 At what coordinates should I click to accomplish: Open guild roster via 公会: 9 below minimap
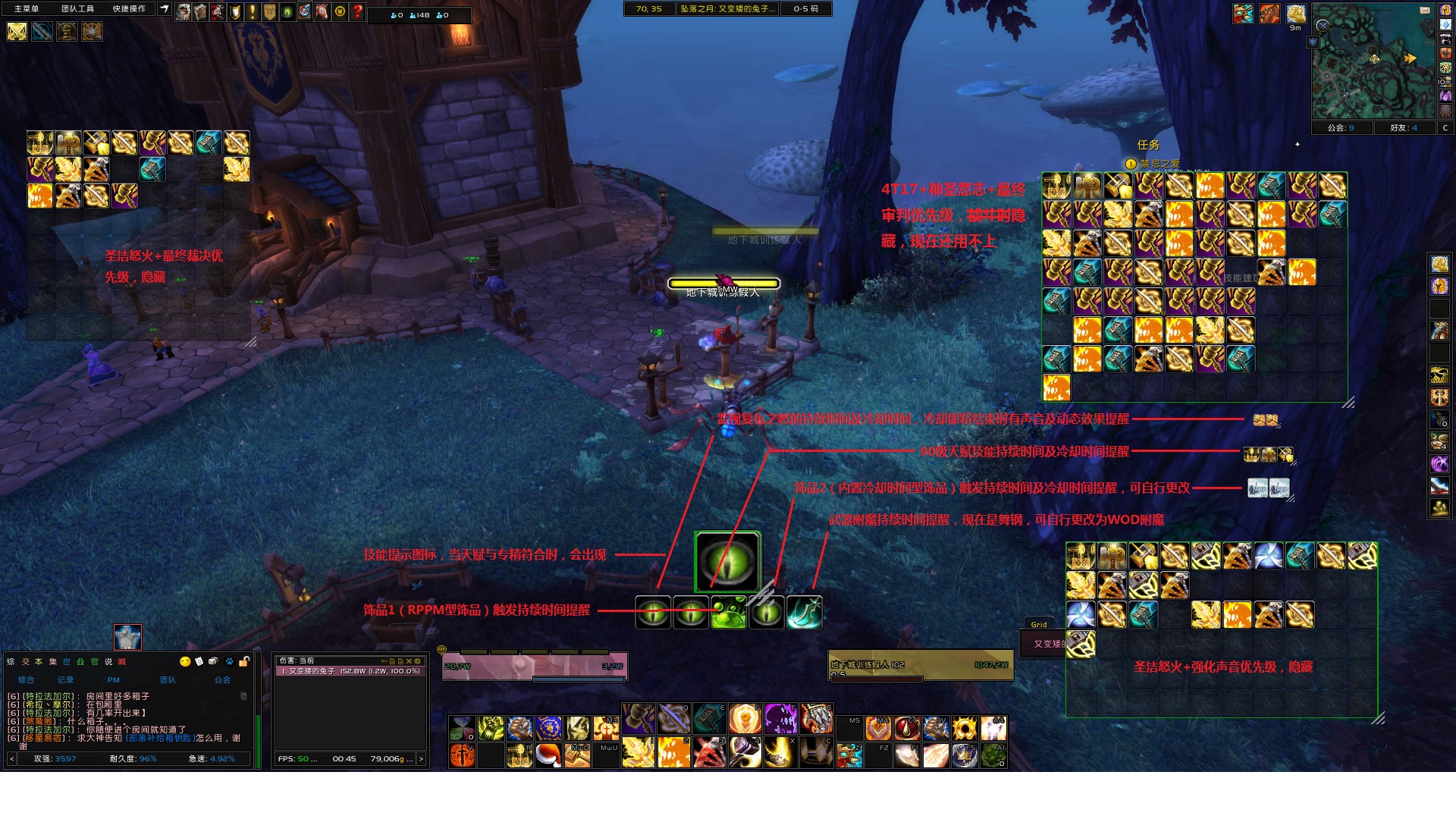click(x=1342, y=128)
